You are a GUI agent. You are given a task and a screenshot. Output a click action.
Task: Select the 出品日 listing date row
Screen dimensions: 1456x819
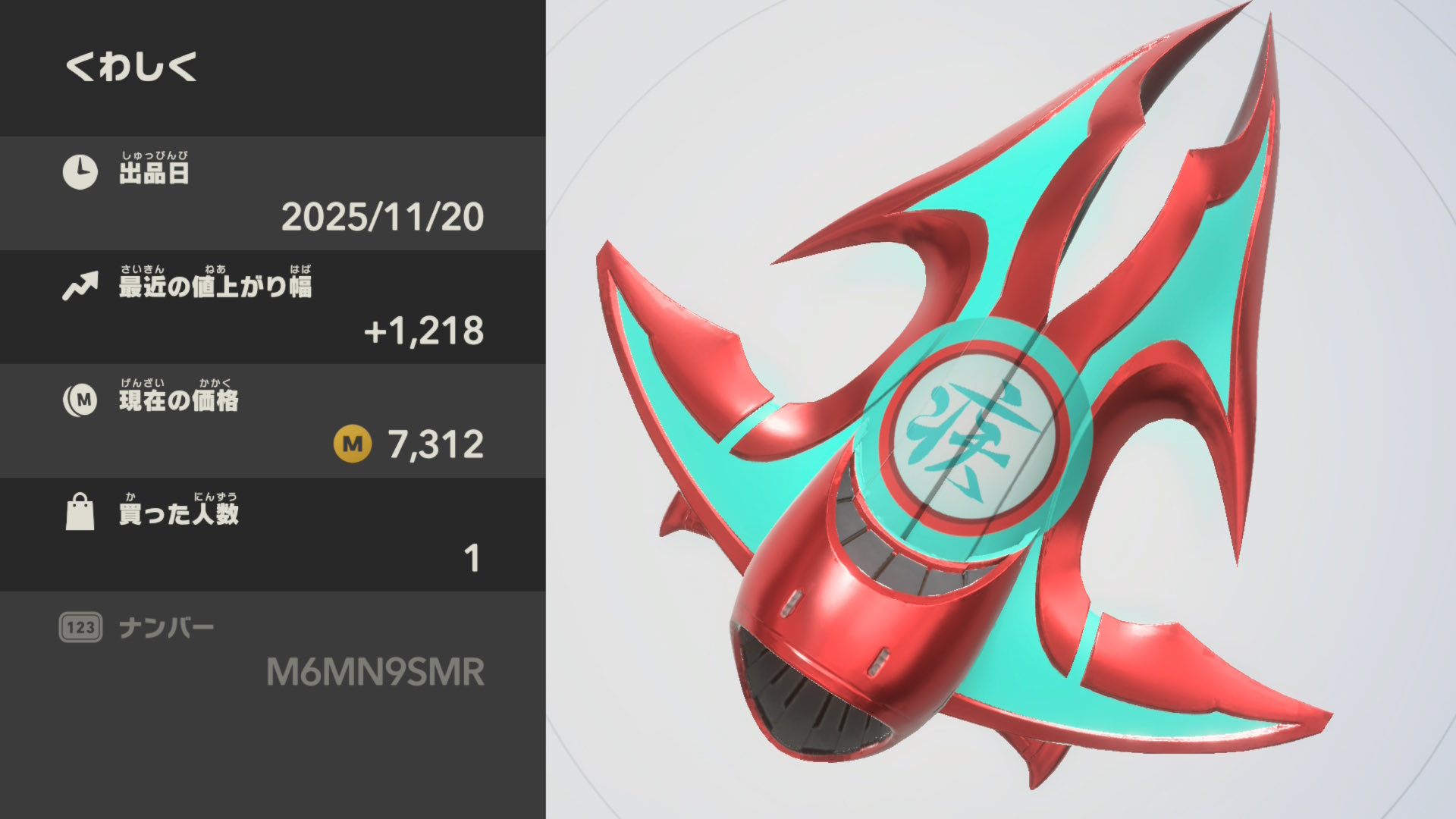pos(273,193)
